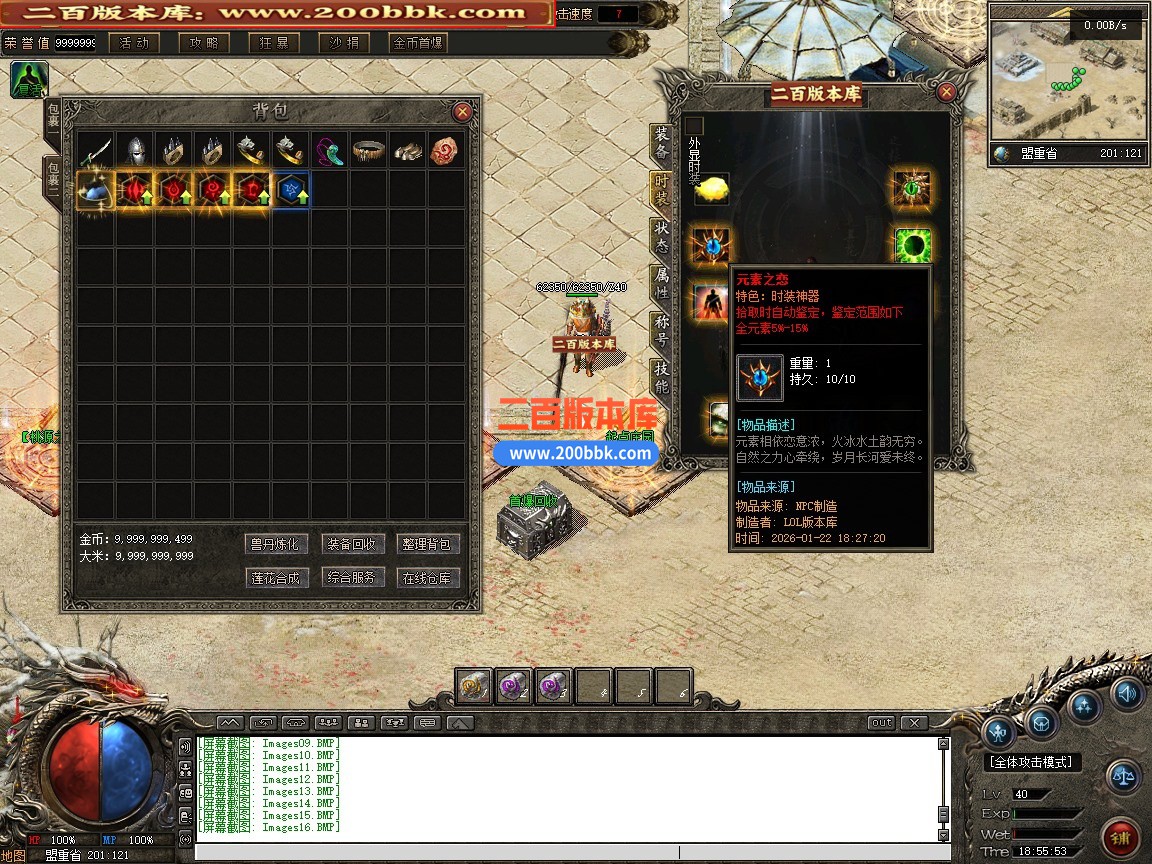Open 在线仓库 online warehouse
1152x864 pixels.
[429, 578]
